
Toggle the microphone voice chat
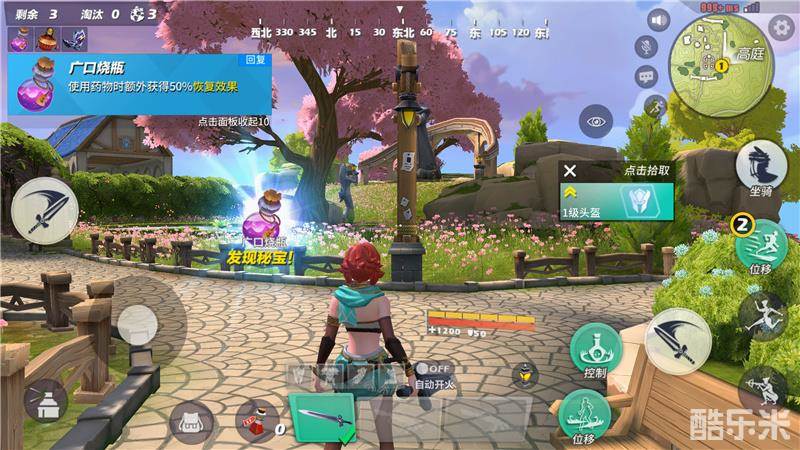pyautogui.click(x=647, y=47)
